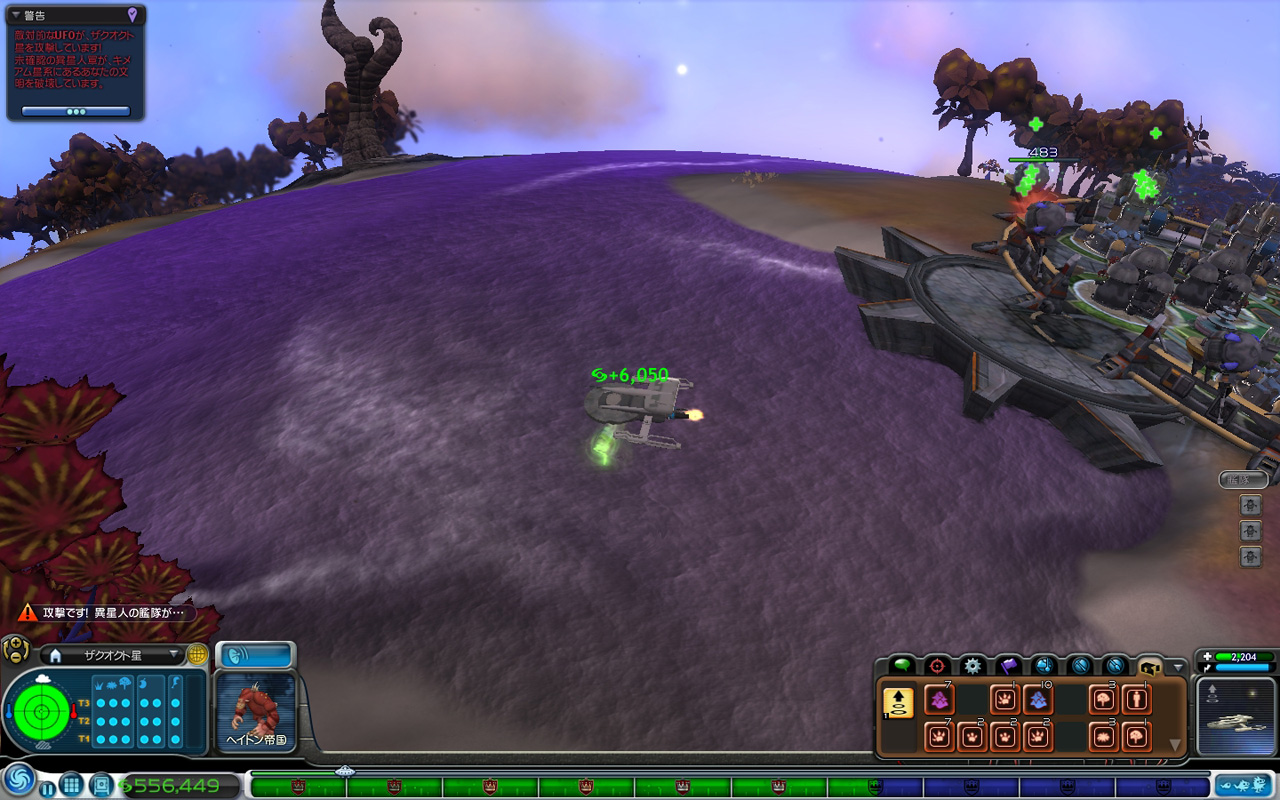This screenshot has height=800, width=1280.
Task: Click the radar dish communication button
Action: [254, 656]
